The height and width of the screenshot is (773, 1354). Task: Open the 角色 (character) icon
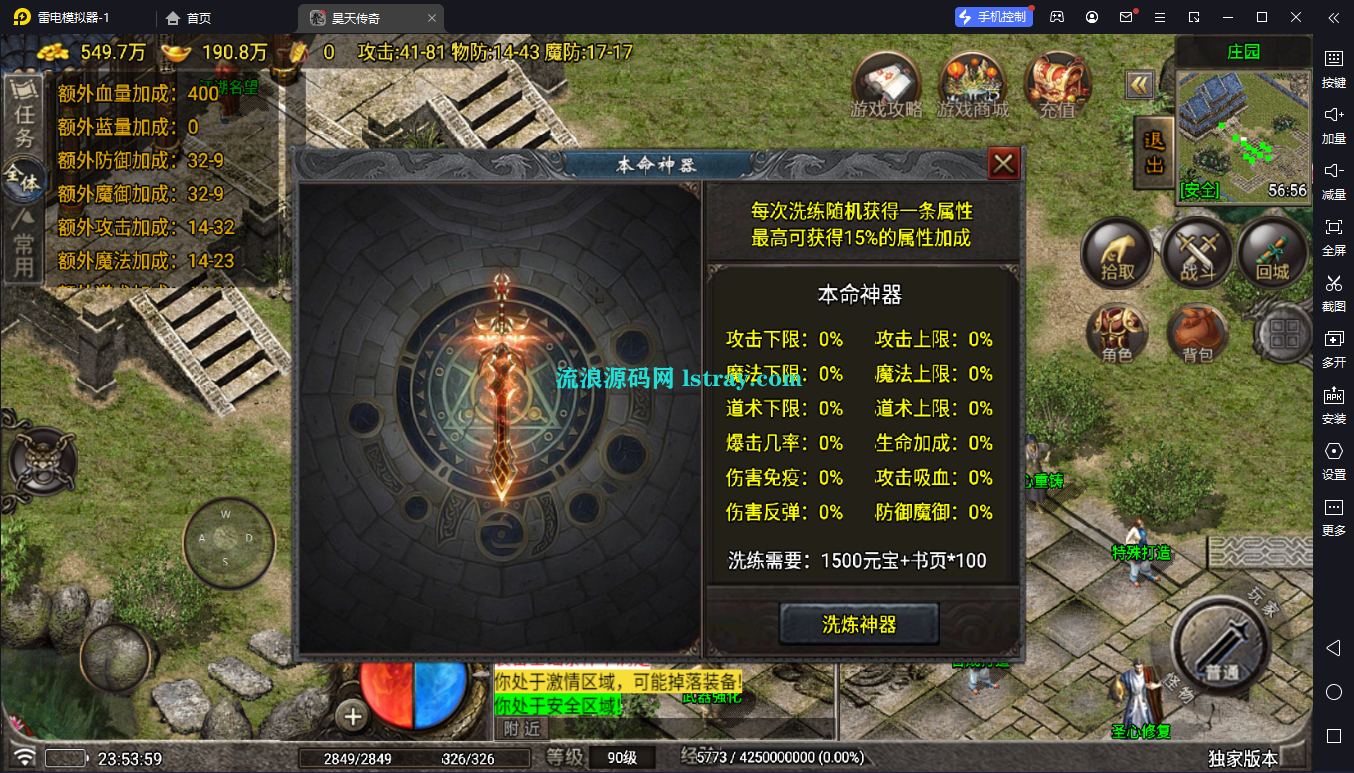click(x=1117, y=335)
